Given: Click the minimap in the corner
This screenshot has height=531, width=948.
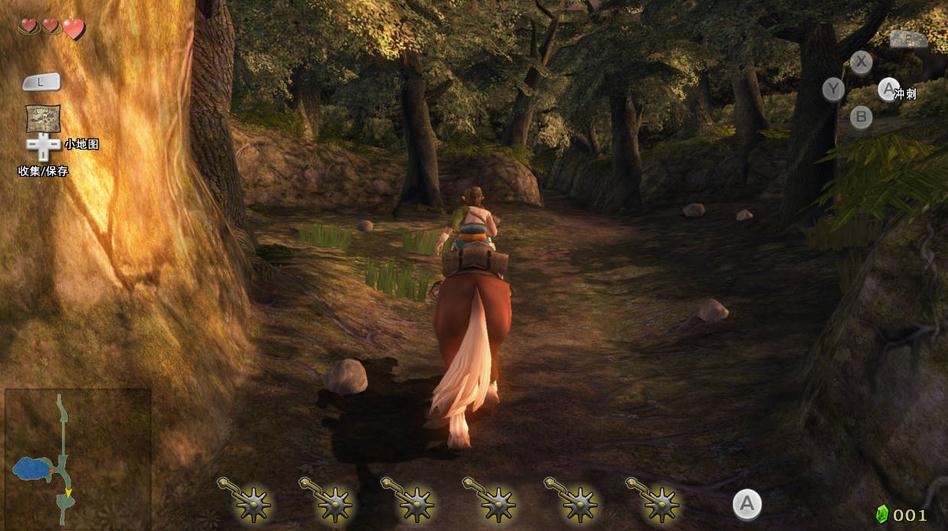Looking at the screenshot, I should click(x=77, y=458).
